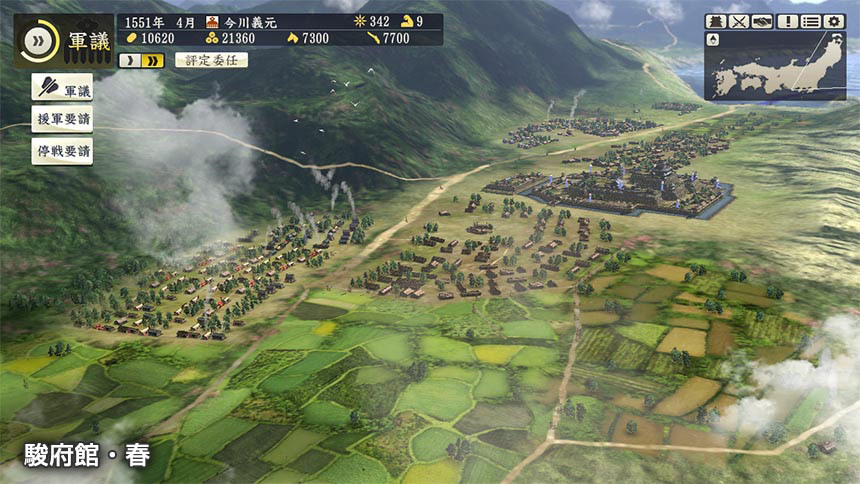This screenshot has width=860, height=484.
Task: Open the castle icon view
Action: pos(715,21)
